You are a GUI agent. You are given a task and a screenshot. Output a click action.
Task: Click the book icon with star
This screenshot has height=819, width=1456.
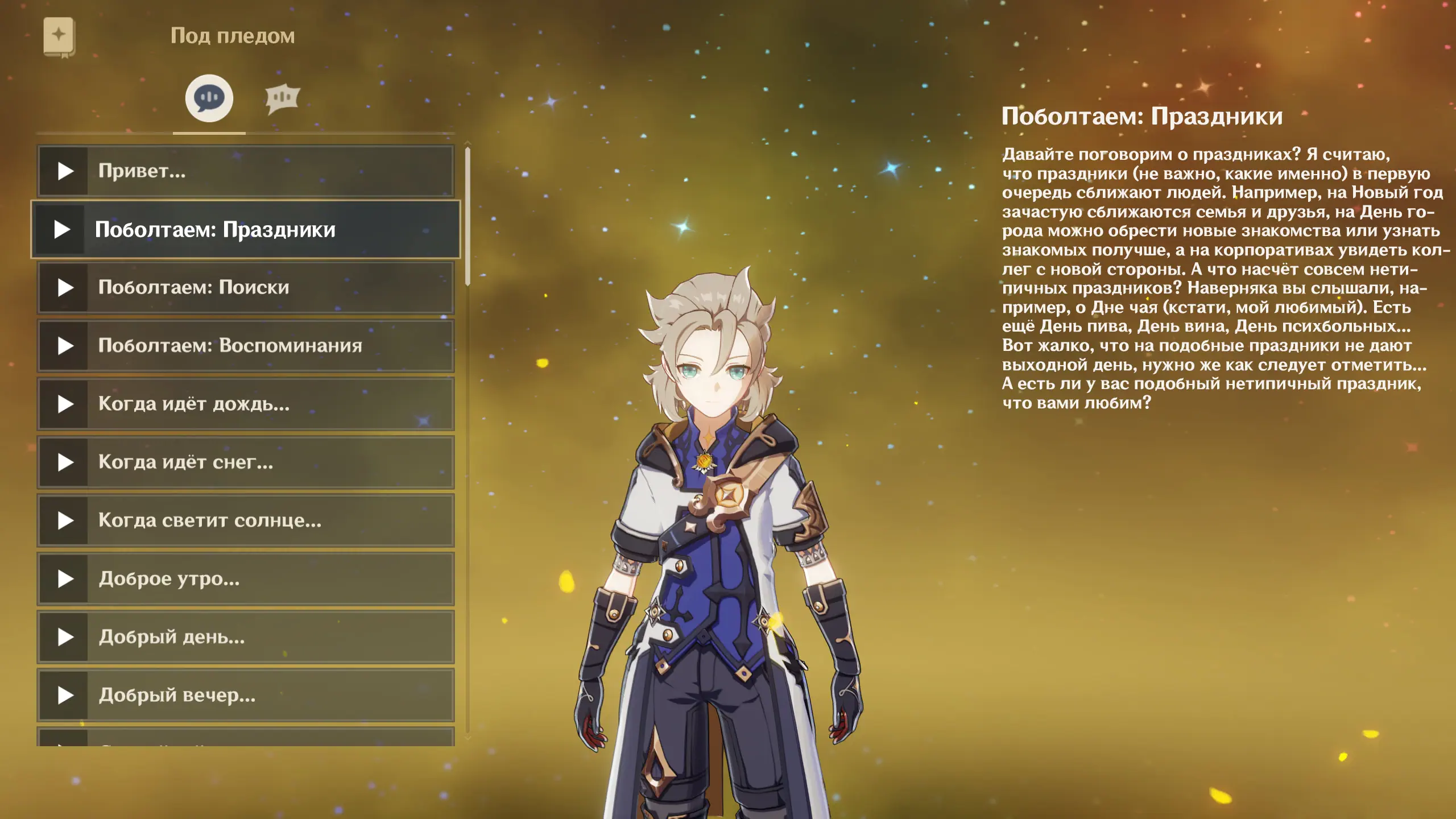point(59,36)
